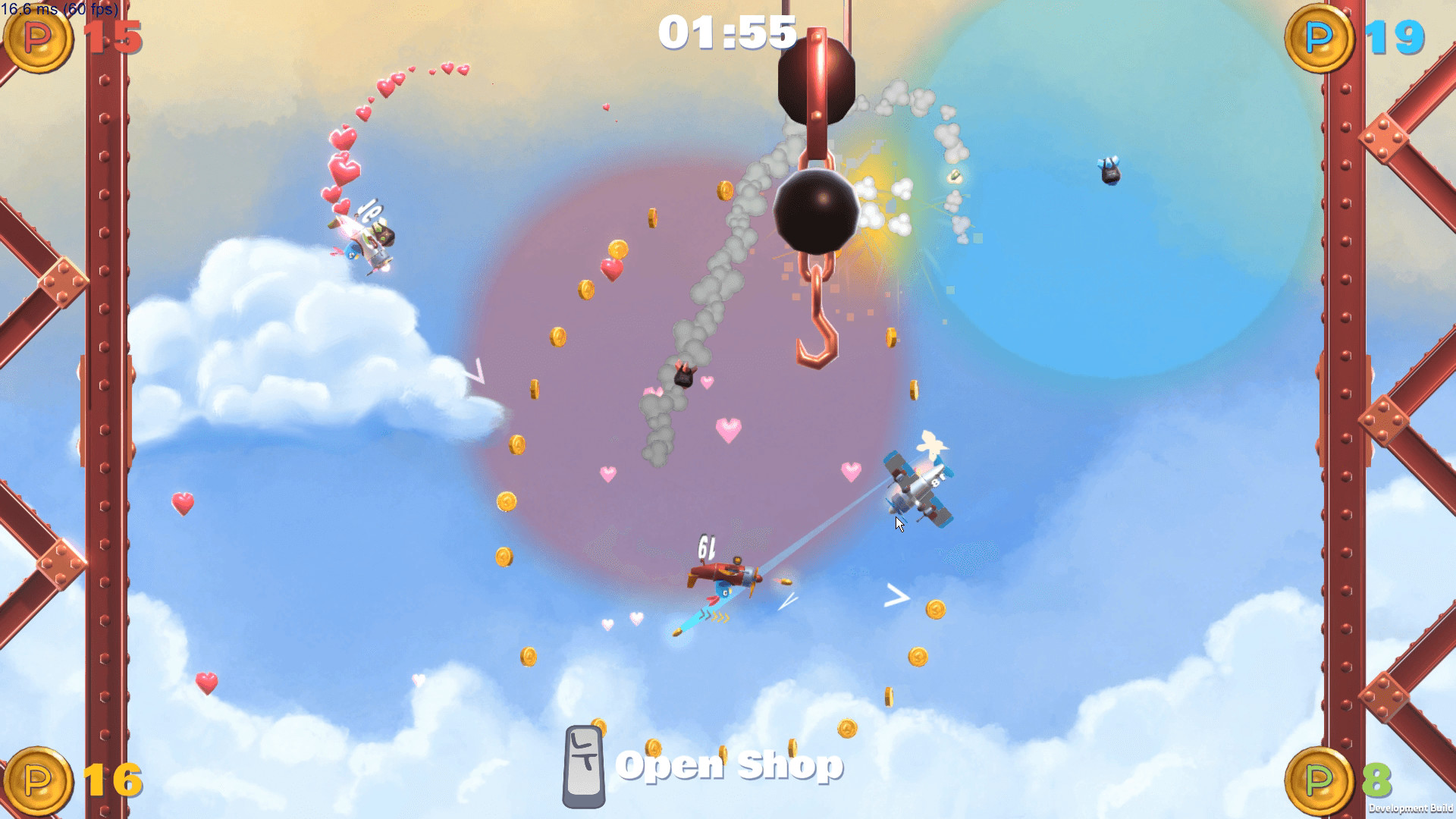Select the white plane surrounded by hearts
This screenshot has height=819, width=1456.
tap(364, 239)
